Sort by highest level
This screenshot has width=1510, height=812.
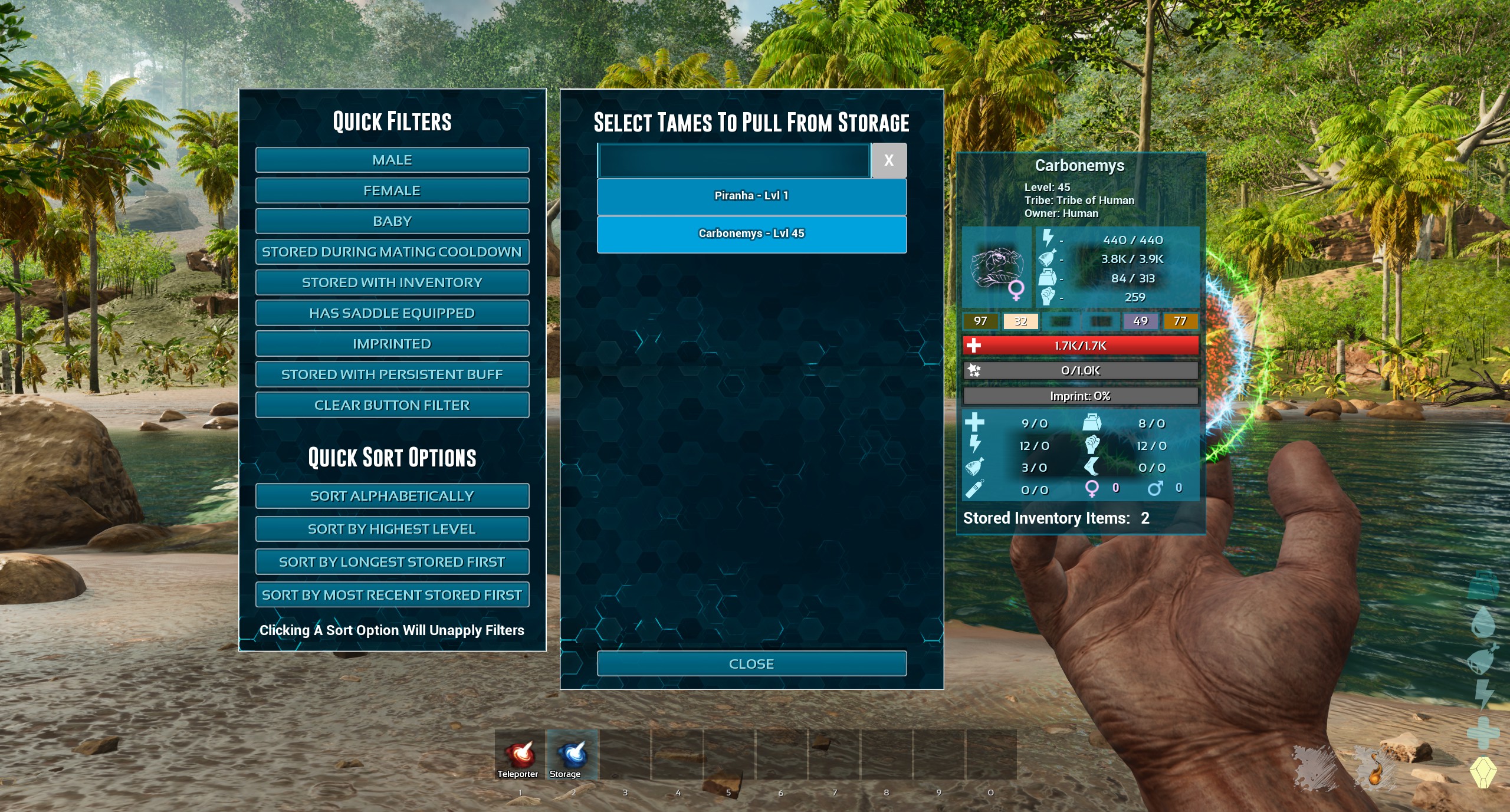tap(392, 529)
